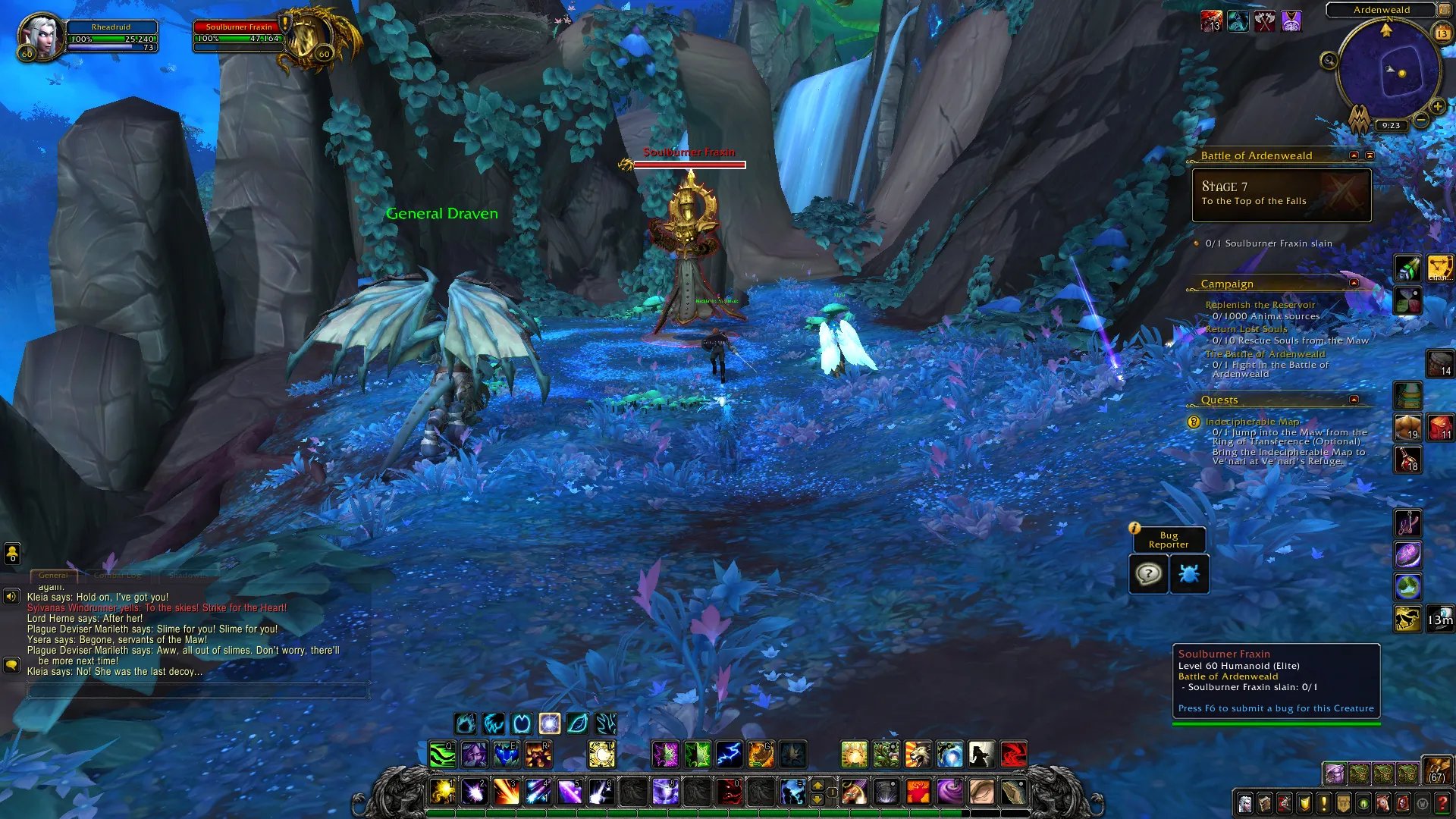Open the calendar button showing 13
Viewport: 1456px width, 819px height.
tap(1442, 33)
